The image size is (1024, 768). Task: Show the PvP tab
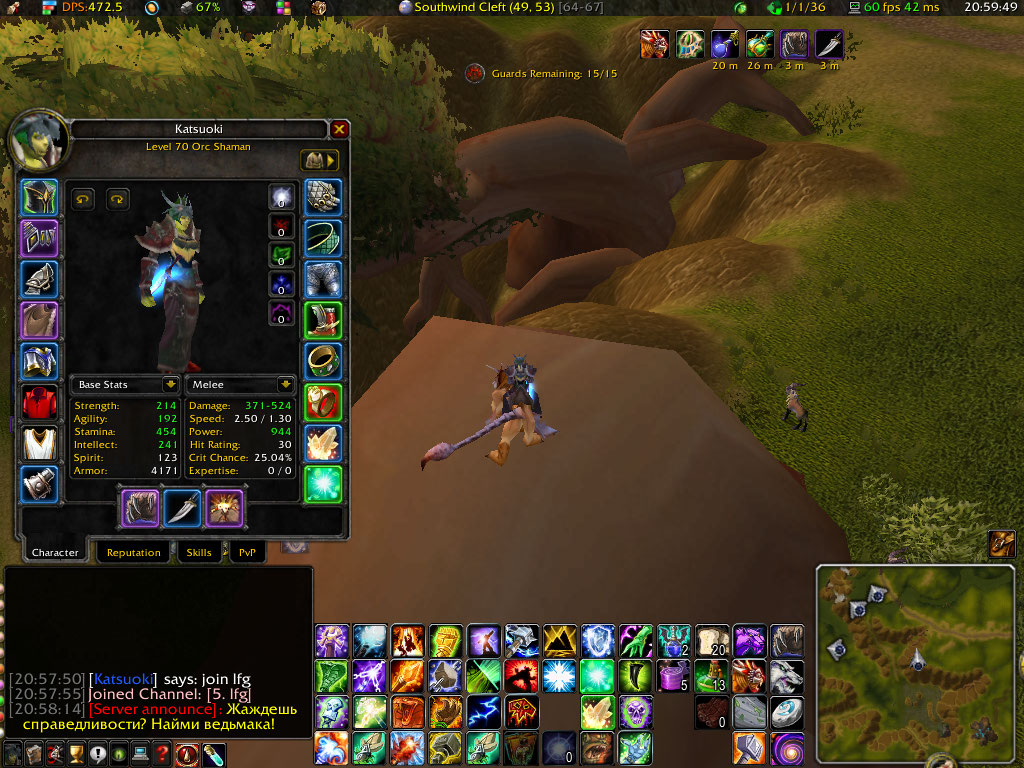246,552
